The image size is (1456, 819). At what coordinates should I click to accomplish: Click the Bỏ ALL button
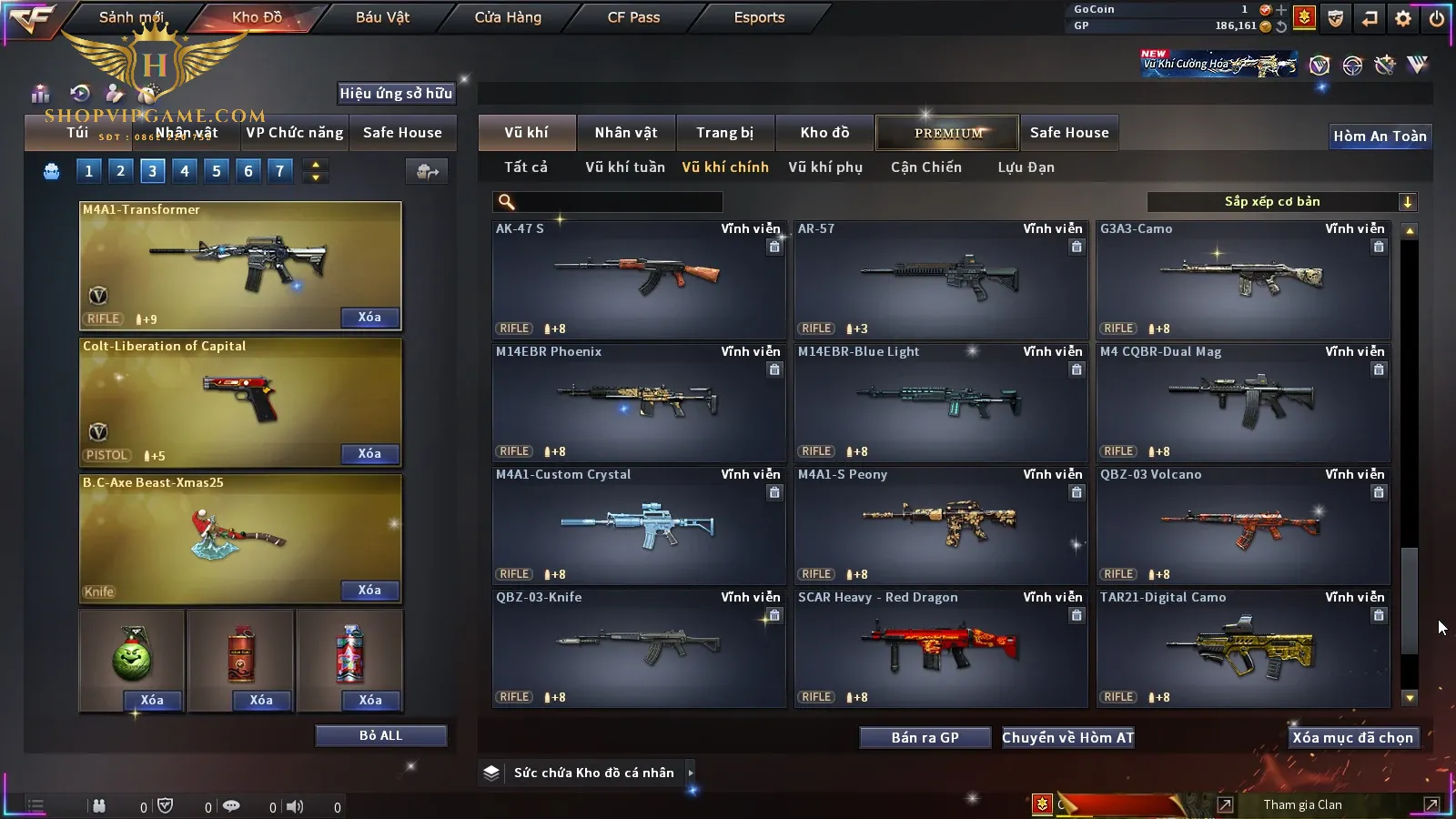[380, 735]
